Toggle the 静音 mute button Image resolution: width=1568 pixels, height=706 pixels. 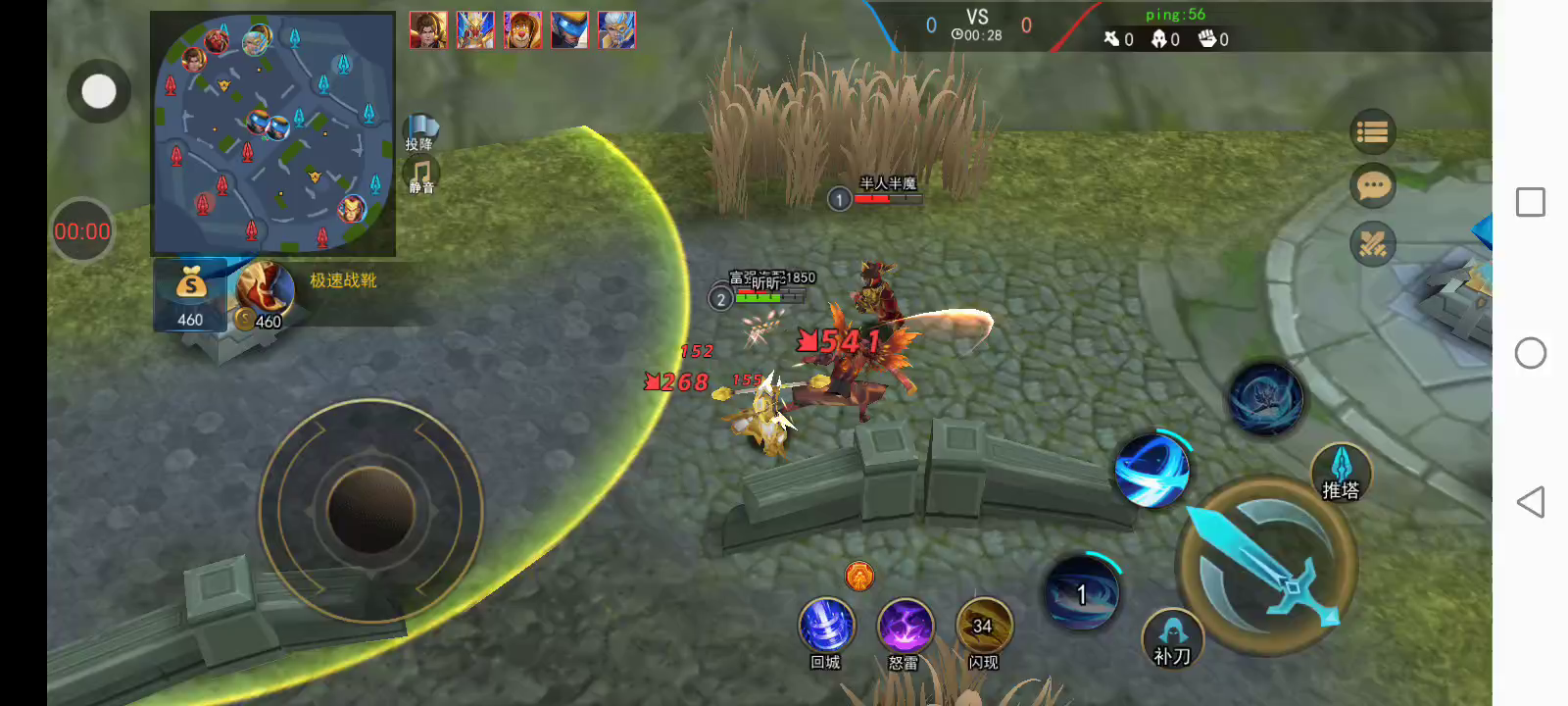pyautogui.click(x=421, y=176)
